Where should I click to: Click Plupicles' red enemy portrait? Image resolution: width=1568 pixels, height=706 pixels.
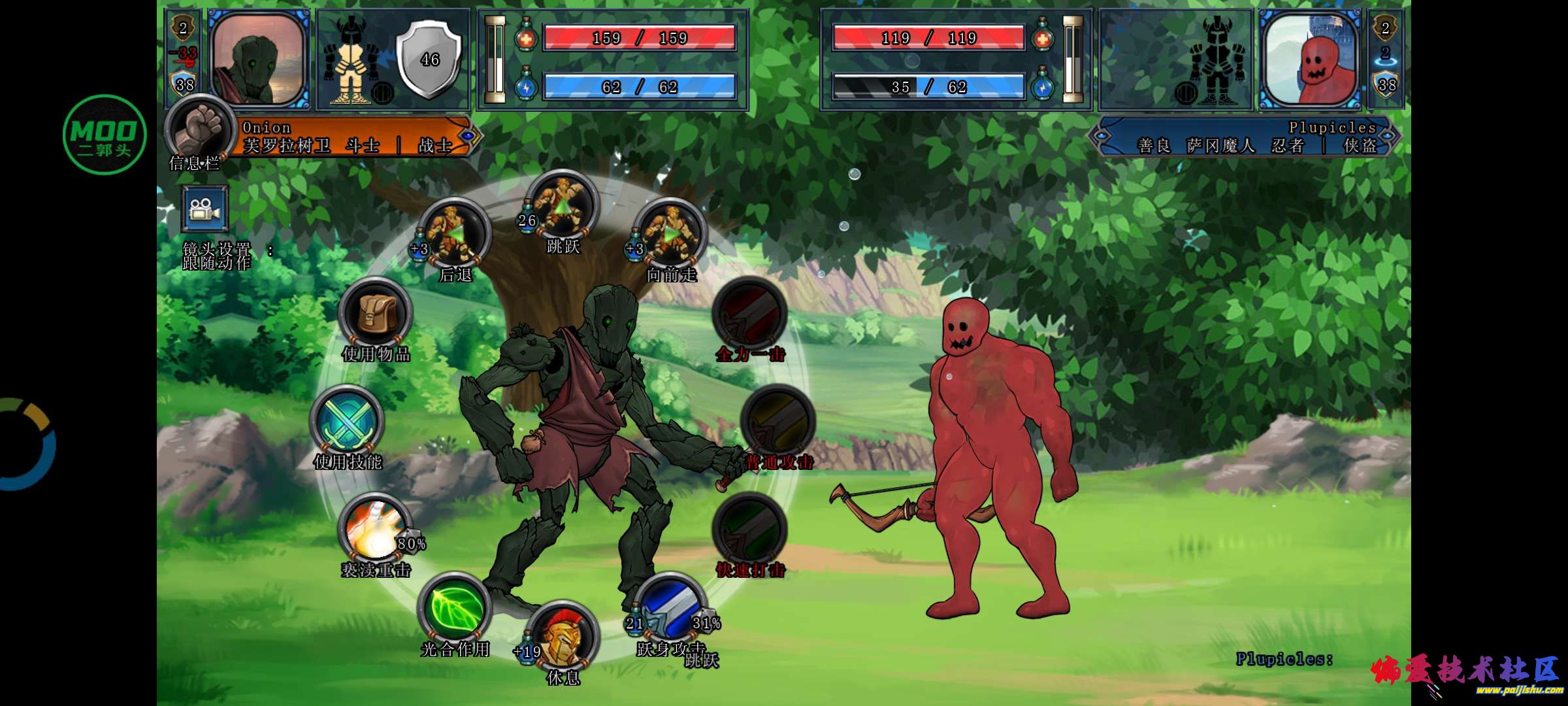click(x=1311, y=59)
